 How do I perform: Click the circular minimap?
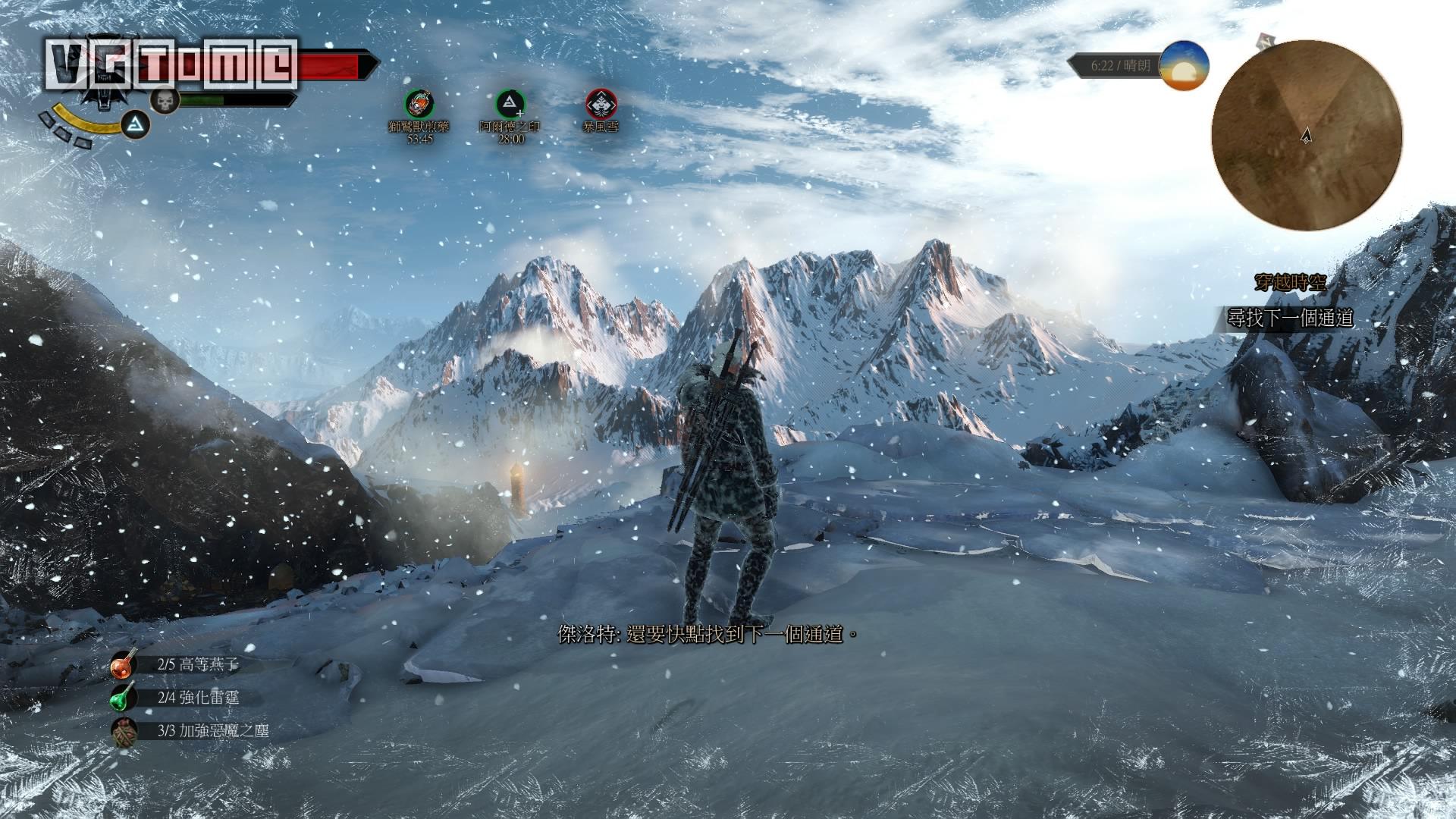click(x=1306, y=135)
